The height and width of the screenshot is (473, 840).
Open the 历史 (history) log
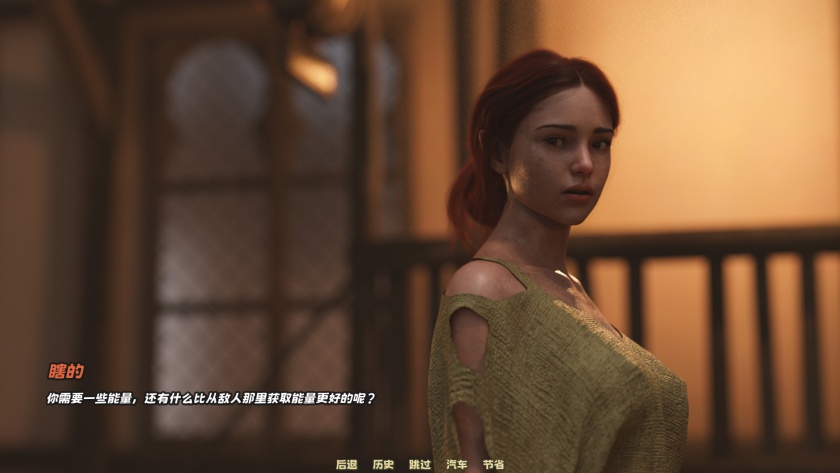[x=383, y=464]
